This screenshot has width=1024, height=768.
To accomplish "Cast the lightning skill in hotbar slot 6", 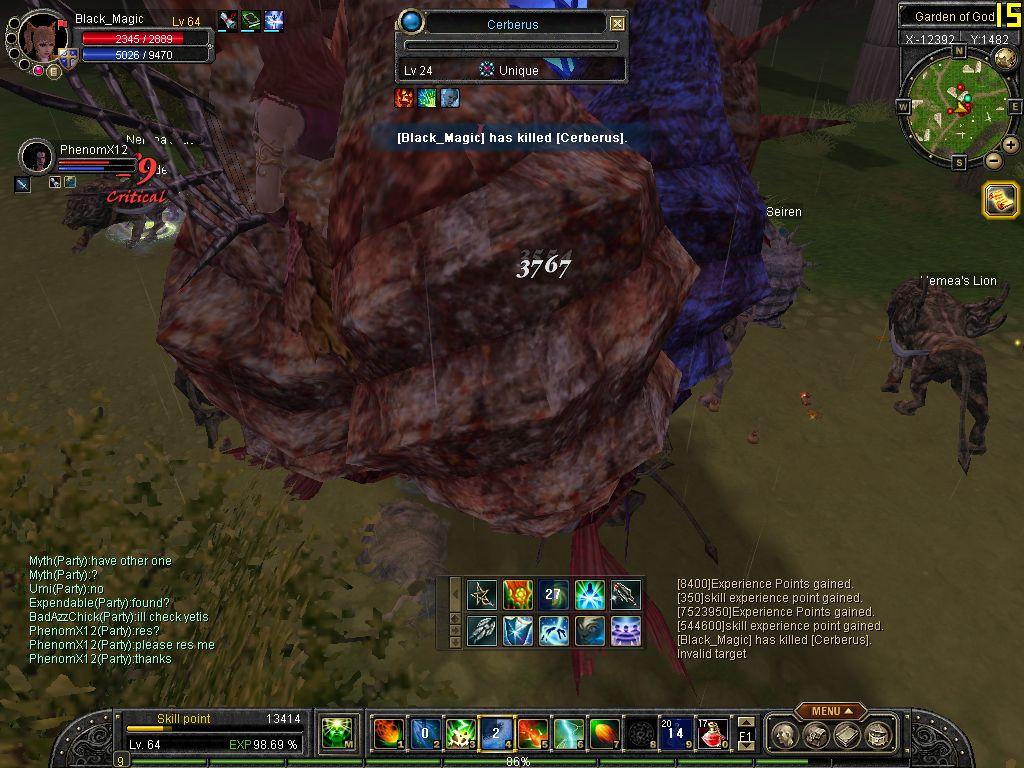I will click(x=568, y=734).
